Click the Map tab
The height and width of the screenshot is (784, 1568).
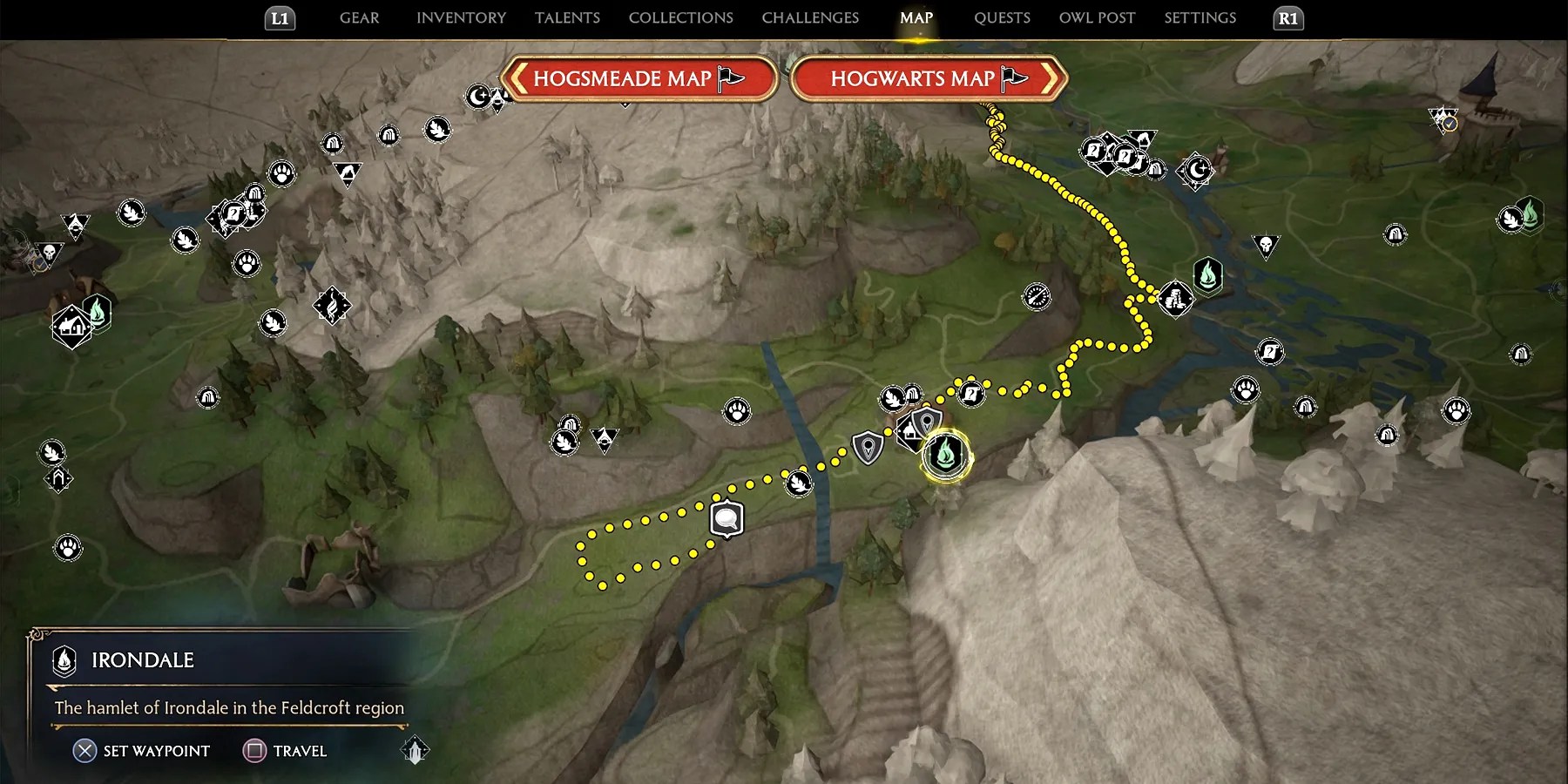(x=916, y=17)
